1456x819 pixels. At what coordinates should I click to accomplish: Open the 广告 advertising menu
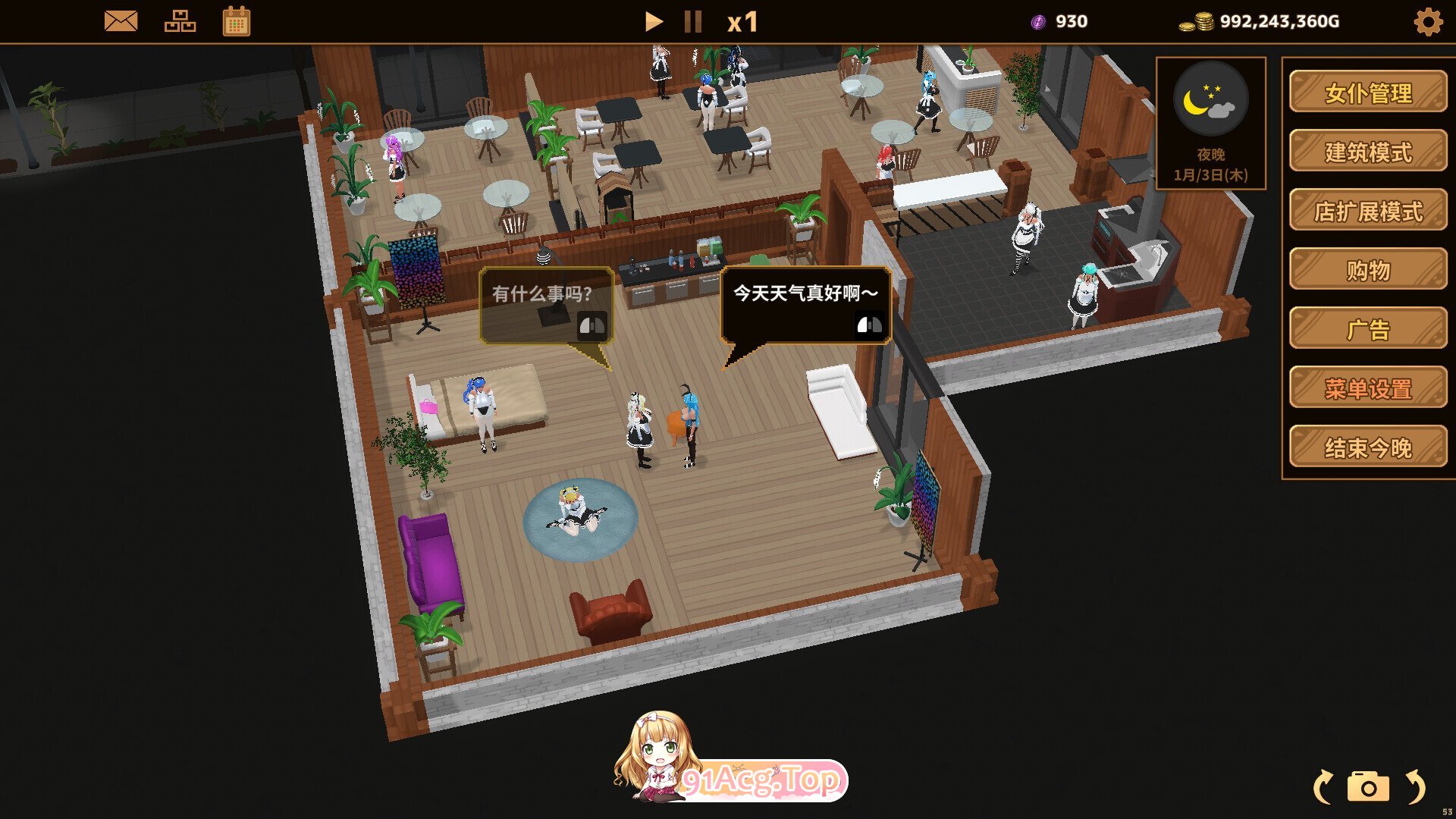[1367, 329]
